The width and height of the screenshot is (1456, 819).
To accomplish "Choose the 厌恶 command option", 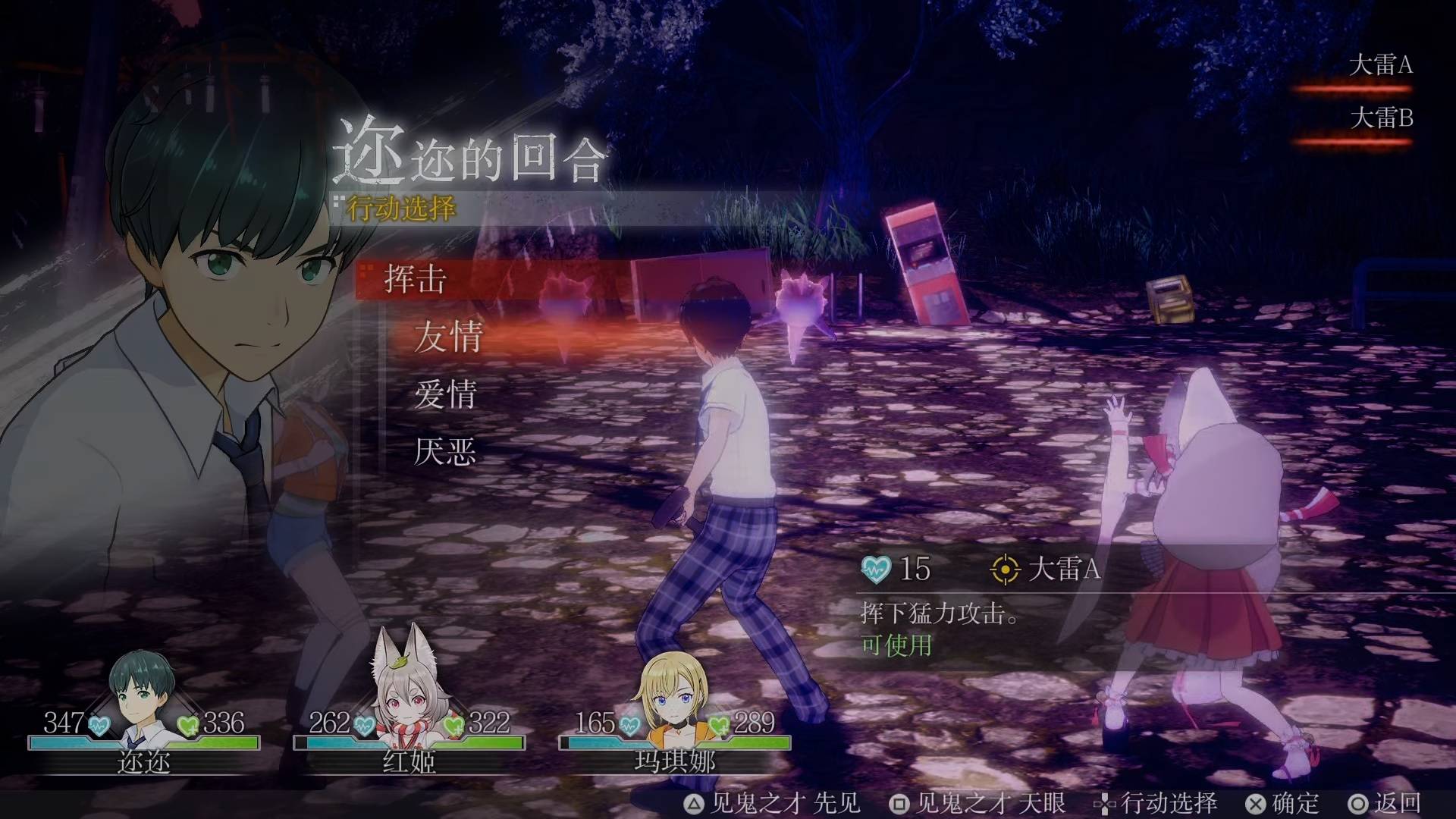I will [447, 452].
